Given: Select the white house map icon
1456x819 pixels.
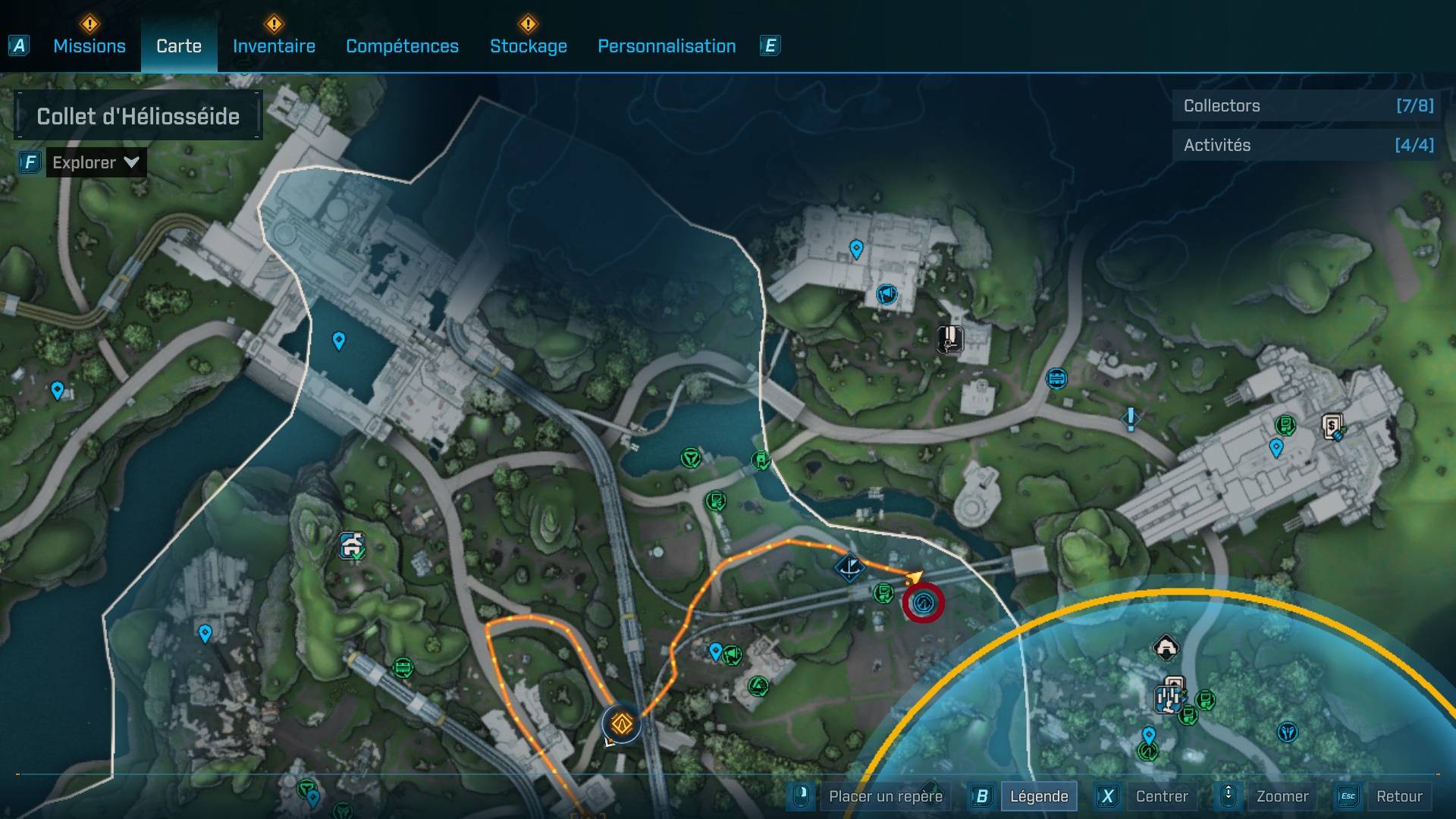Looking at the screenshot, I should (x=1166, y=648).
